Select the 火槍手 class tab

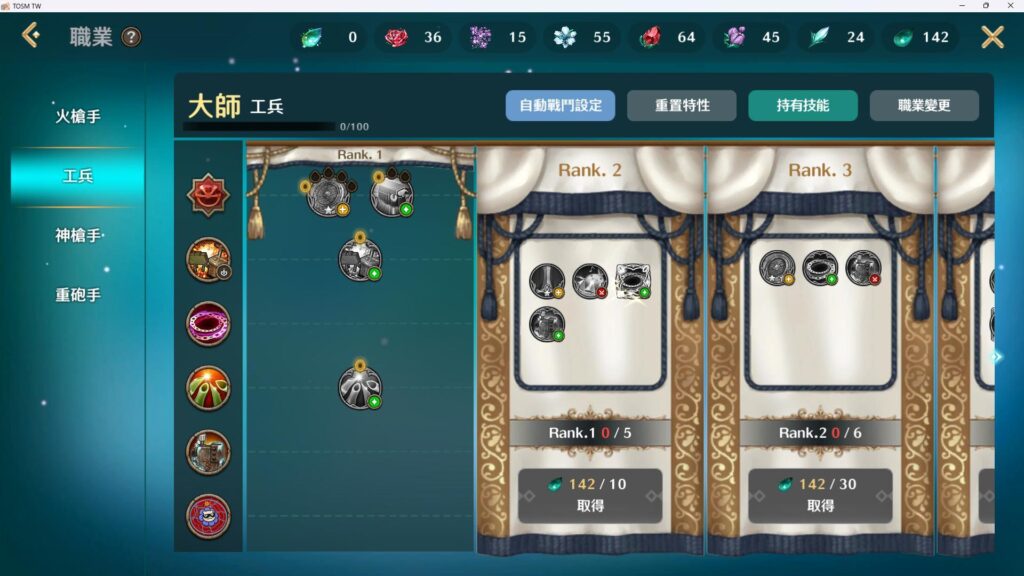point(78,117)
